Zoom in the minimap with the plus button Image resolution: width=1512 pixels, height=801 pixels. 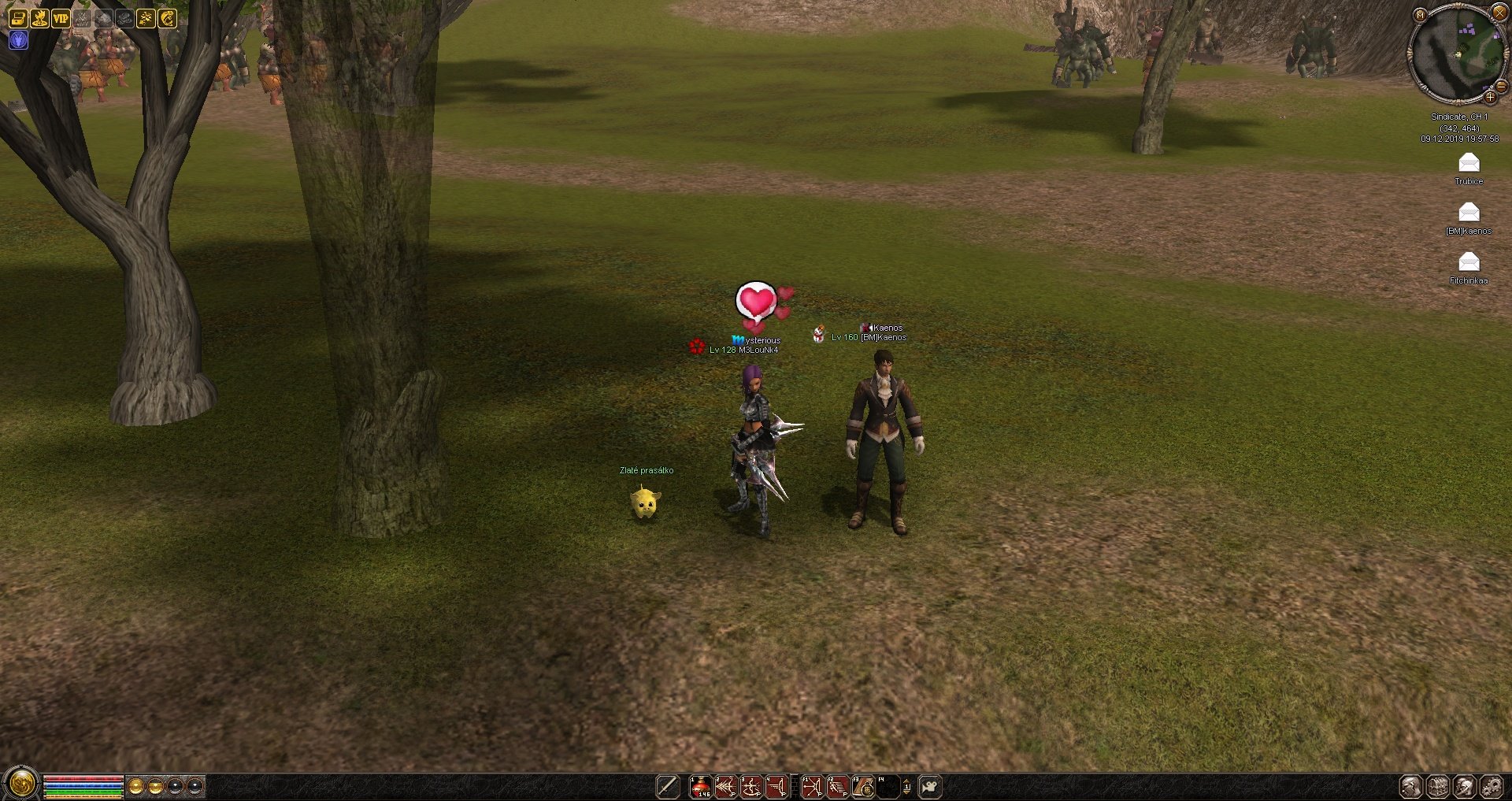pyautogui.click(x=1490, y=98)
